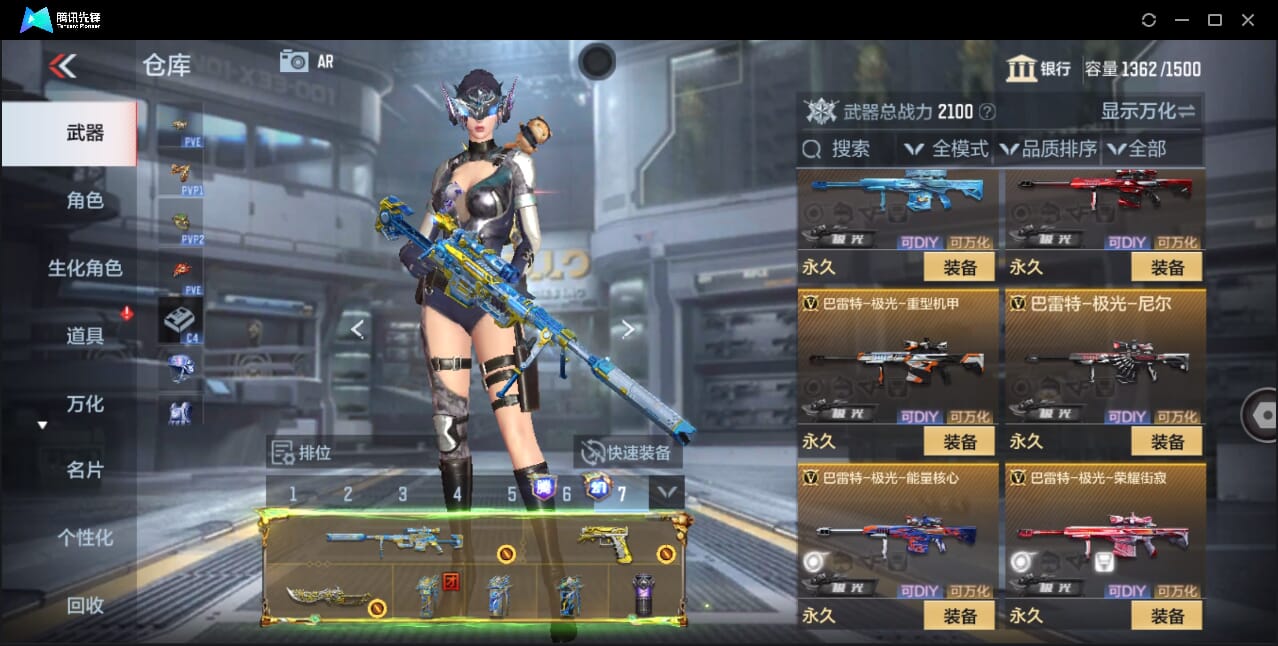Viewport: 1278px width, 646px height.
Task: Show the next character with right arrow
Action: (627, 329)
